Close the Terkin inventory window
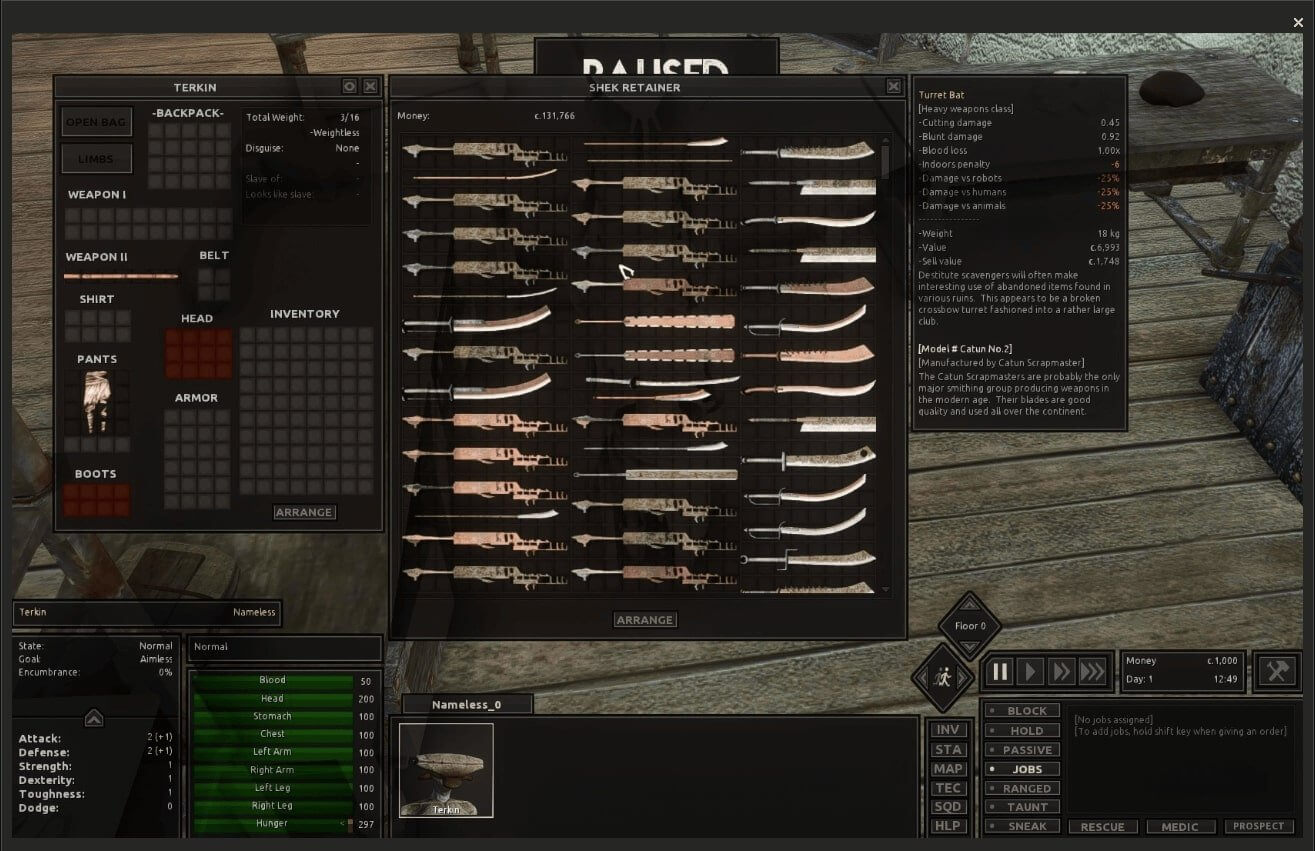Screen dimensions: 1315x851 pos(370,87)
